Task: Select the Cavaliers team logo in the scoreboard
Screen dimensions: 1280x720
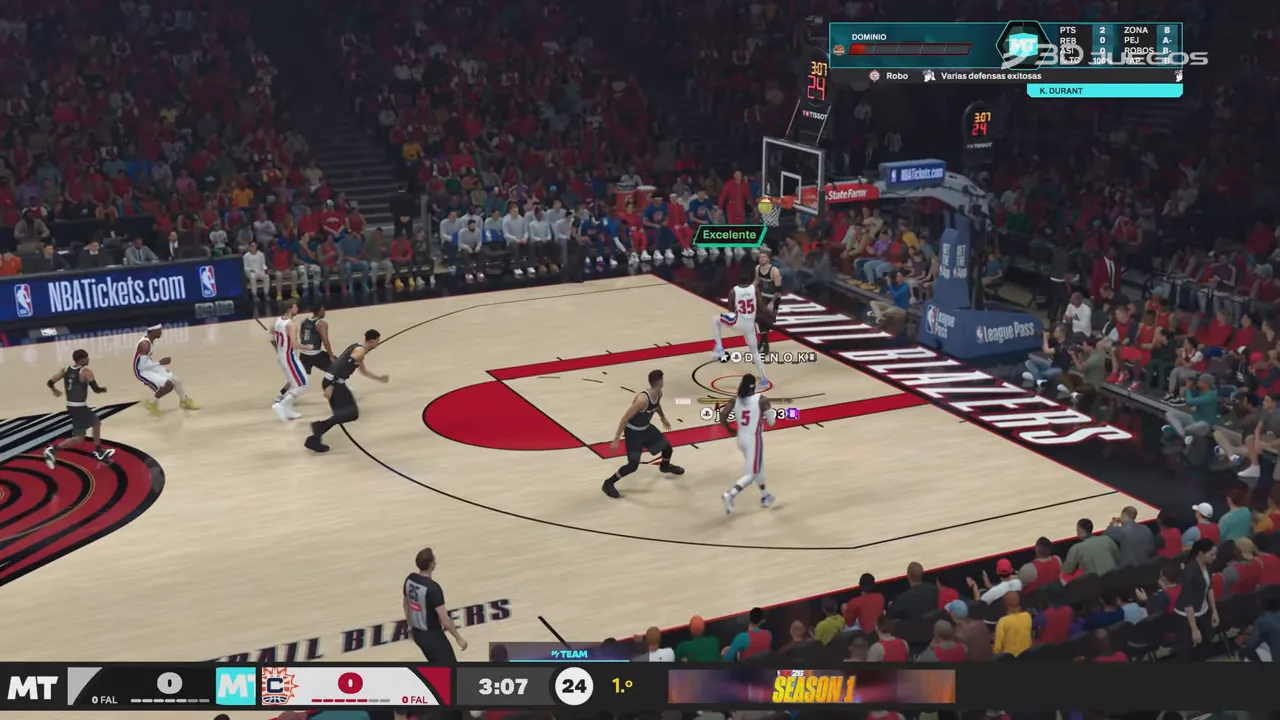Action: point(280,684)
